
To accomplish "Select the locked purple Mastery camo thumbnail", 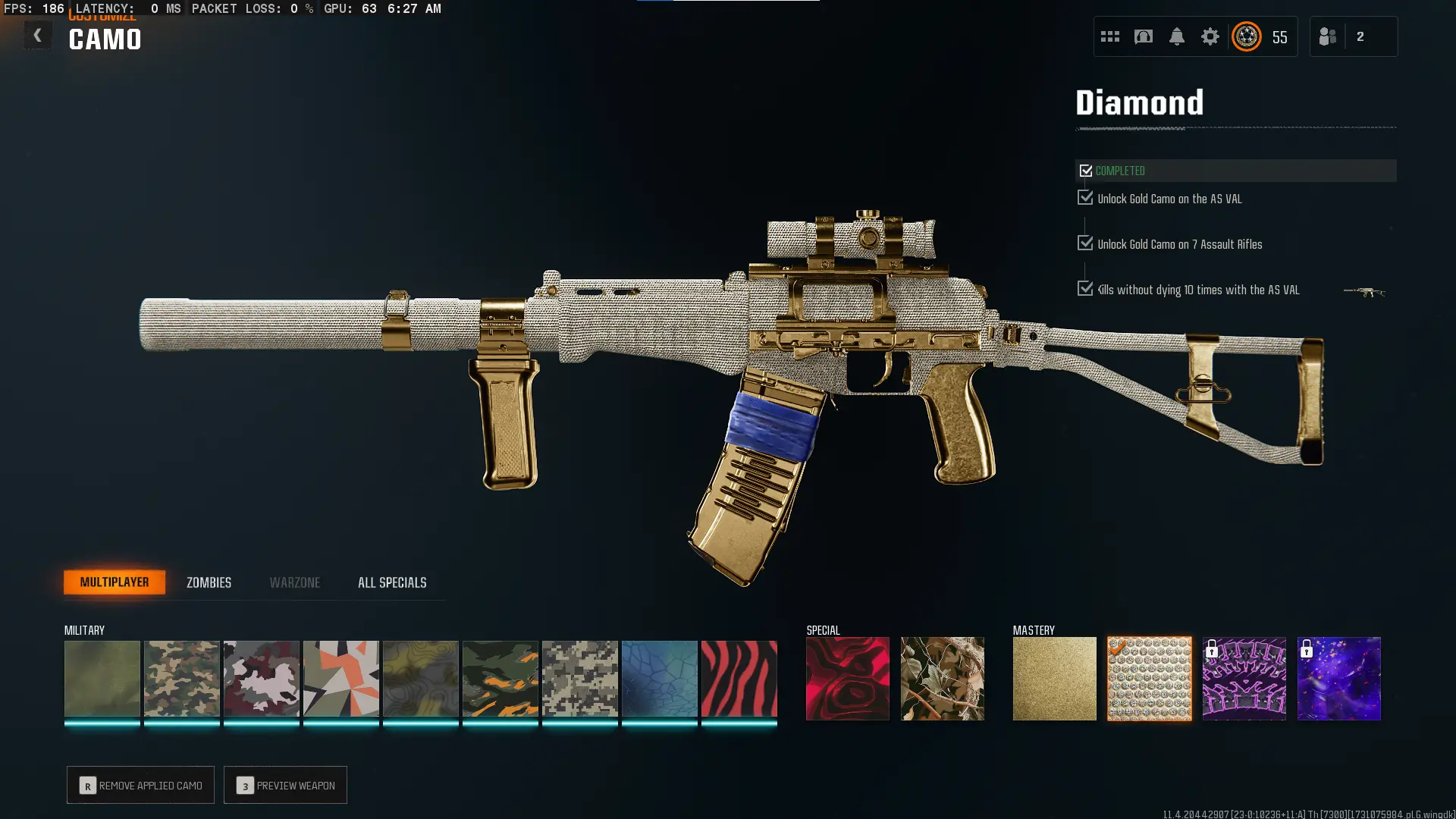I will coord(1338,678).
